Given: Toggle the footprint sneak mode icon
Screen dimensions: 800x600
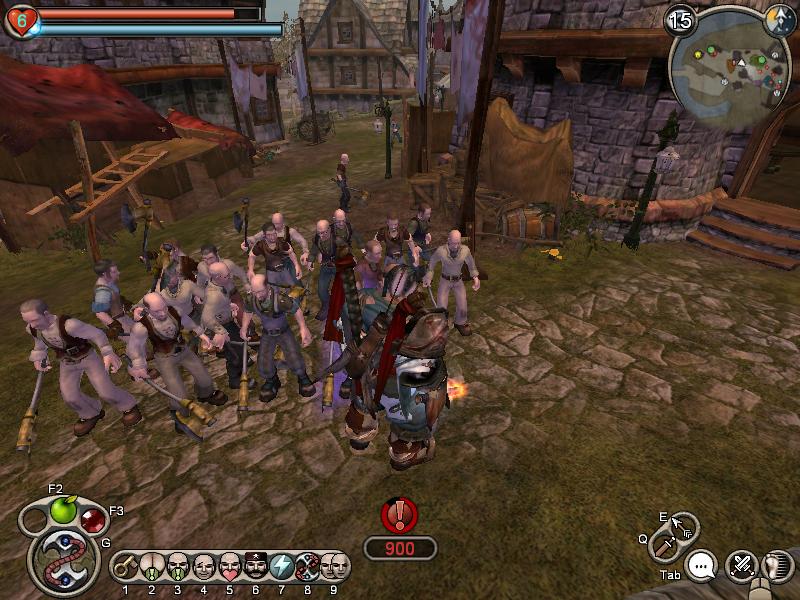Looking at the screenshot, I should pyautogui.click(x=774, y=567).
